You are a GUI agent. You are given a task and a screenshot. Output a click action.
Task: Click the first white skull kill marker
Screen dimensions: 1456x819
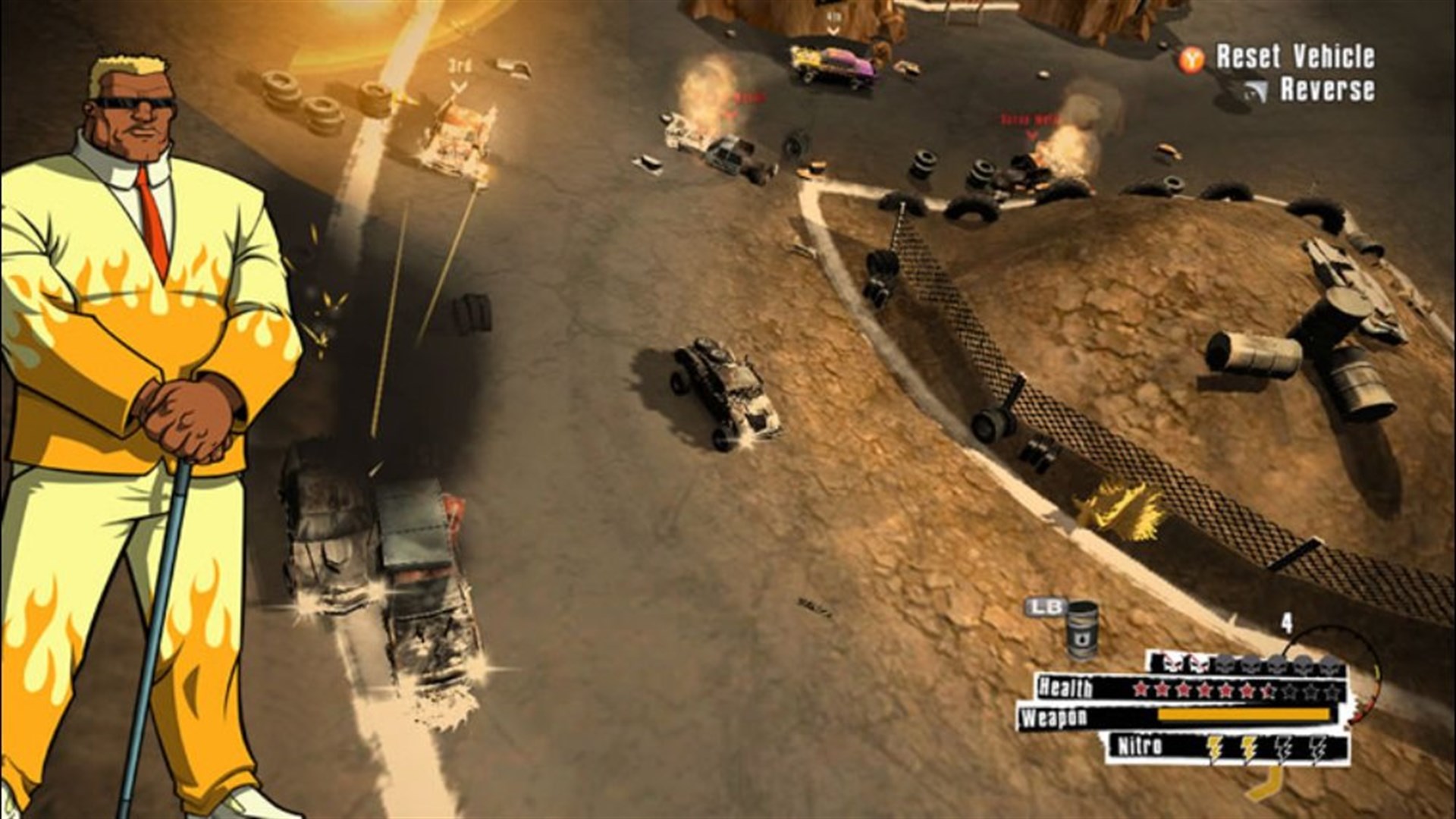[1172, 664]
